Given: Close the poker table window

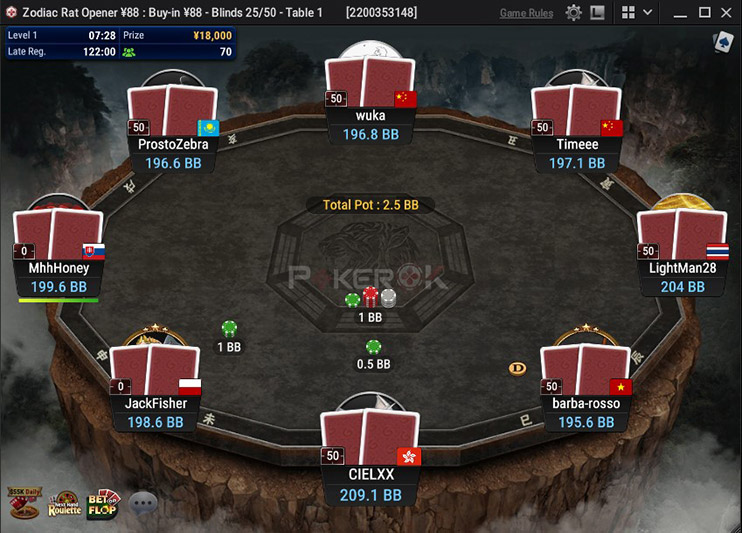Looking at the screenshot, I should pyautogui.click(x=727, y=13).
